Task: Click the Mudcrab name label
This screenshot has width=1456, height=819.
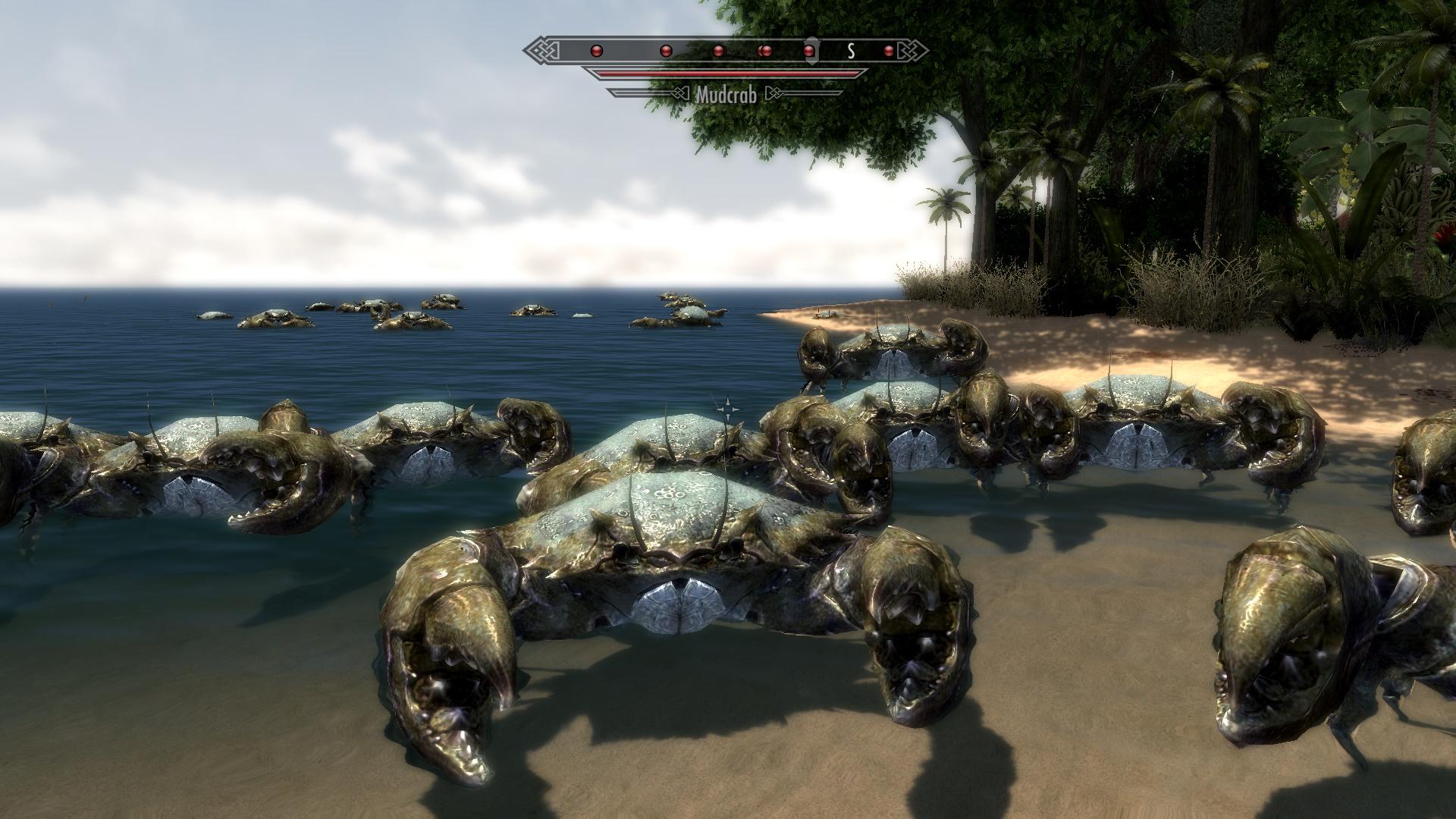Action: pyautogui.click(x=726, y=96)
